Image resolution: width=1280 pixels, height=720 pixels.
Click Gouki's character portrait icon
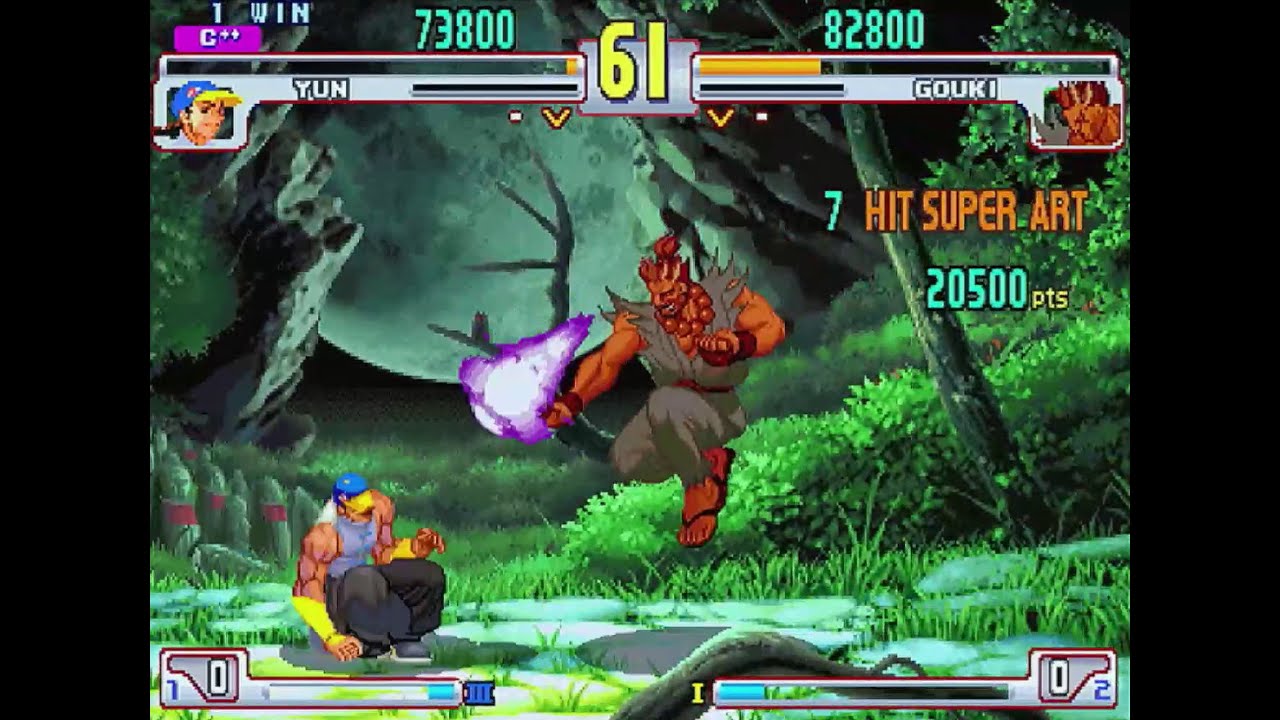click(x=1081, y=110)
